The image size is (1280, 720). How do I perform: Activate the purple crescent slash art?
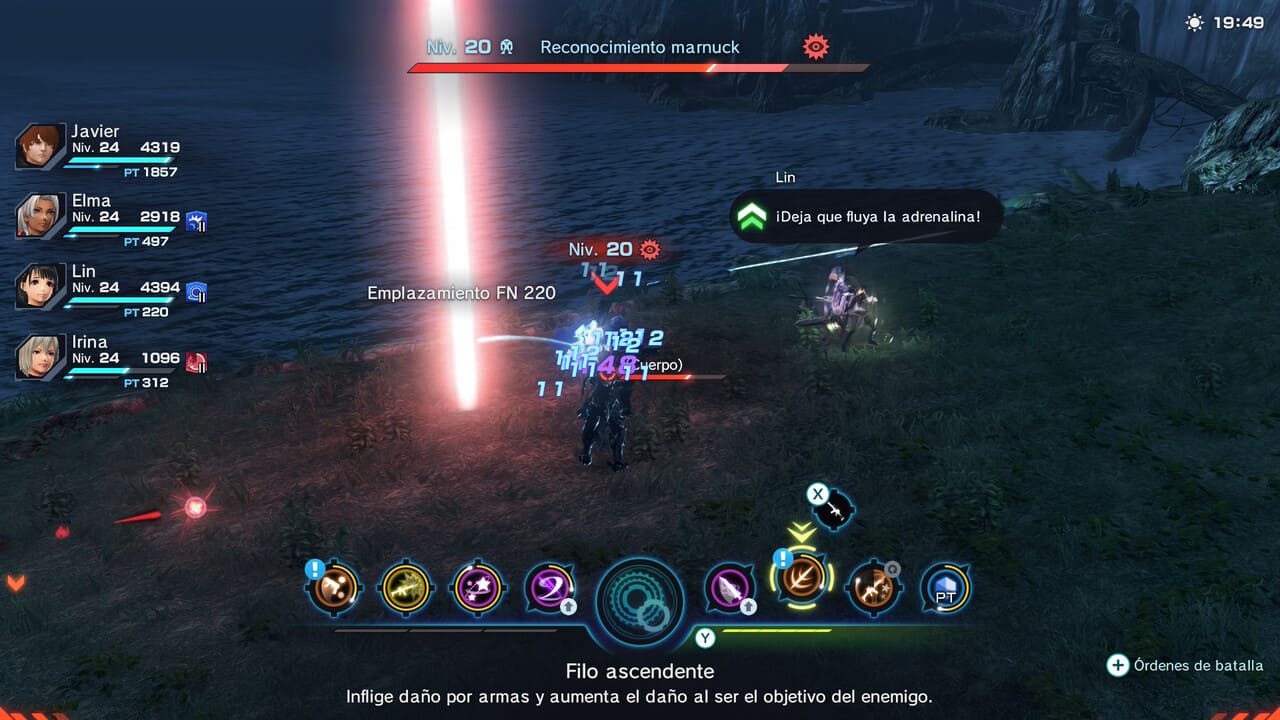(551, 589)
